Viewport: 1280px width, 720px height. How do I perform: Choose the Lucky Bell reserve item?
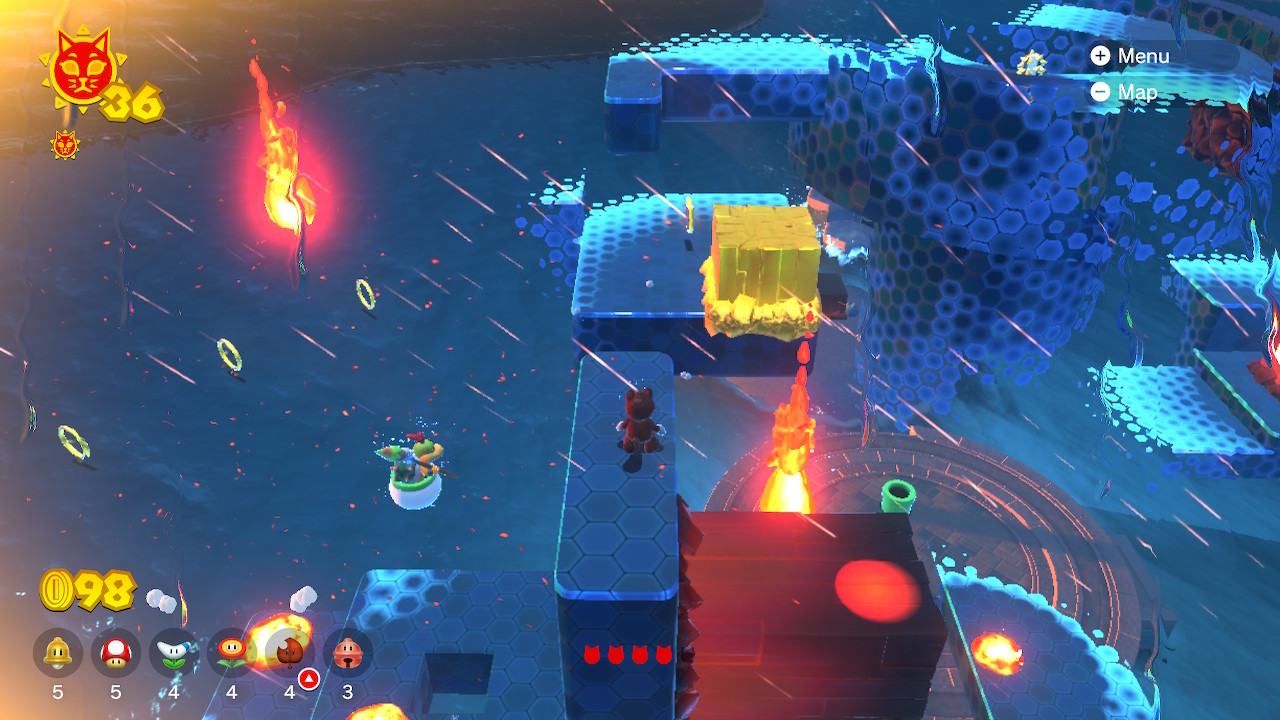(348, 653)
